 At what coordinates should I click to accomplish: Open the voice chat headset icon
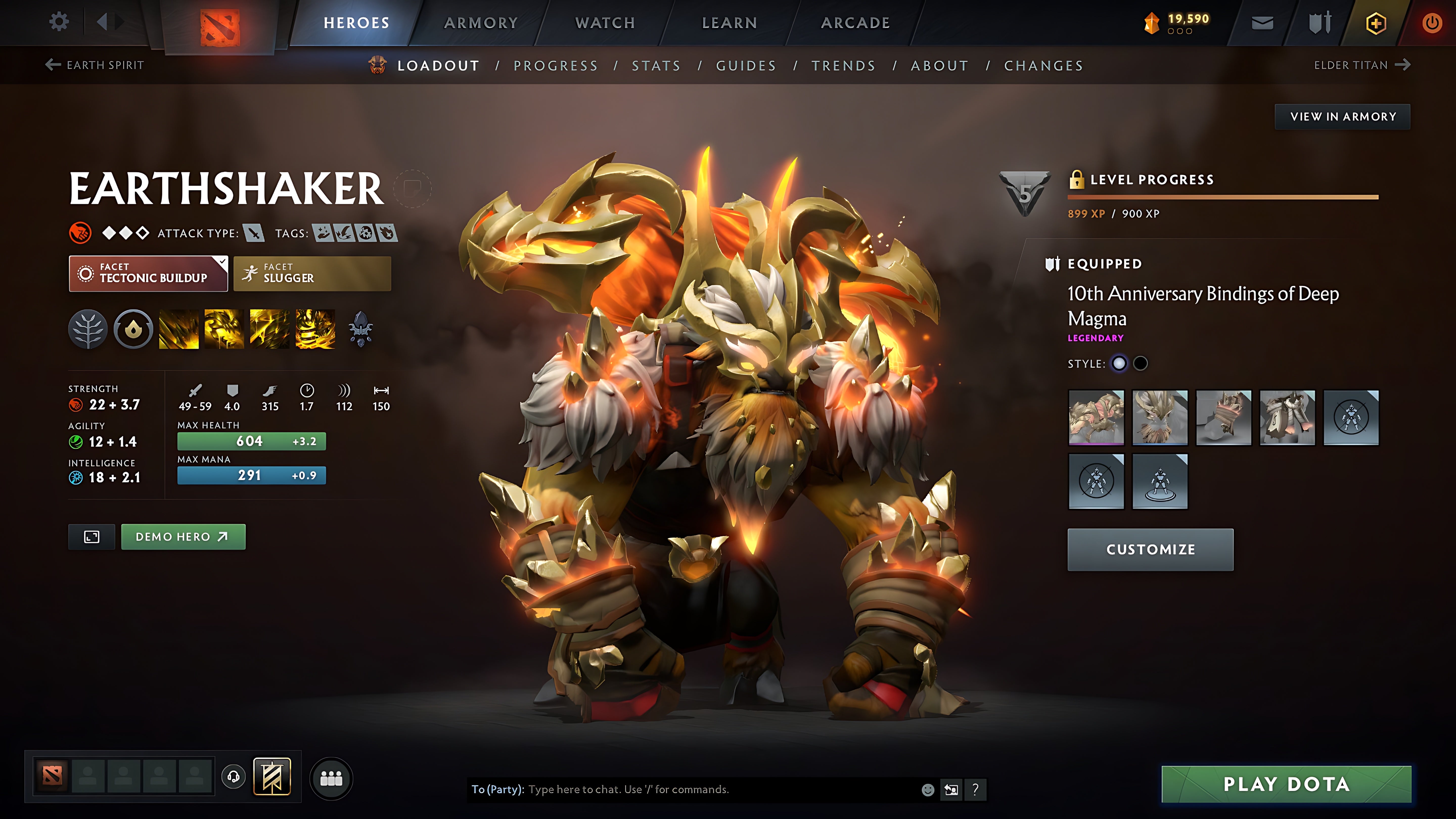click(233, 777)
